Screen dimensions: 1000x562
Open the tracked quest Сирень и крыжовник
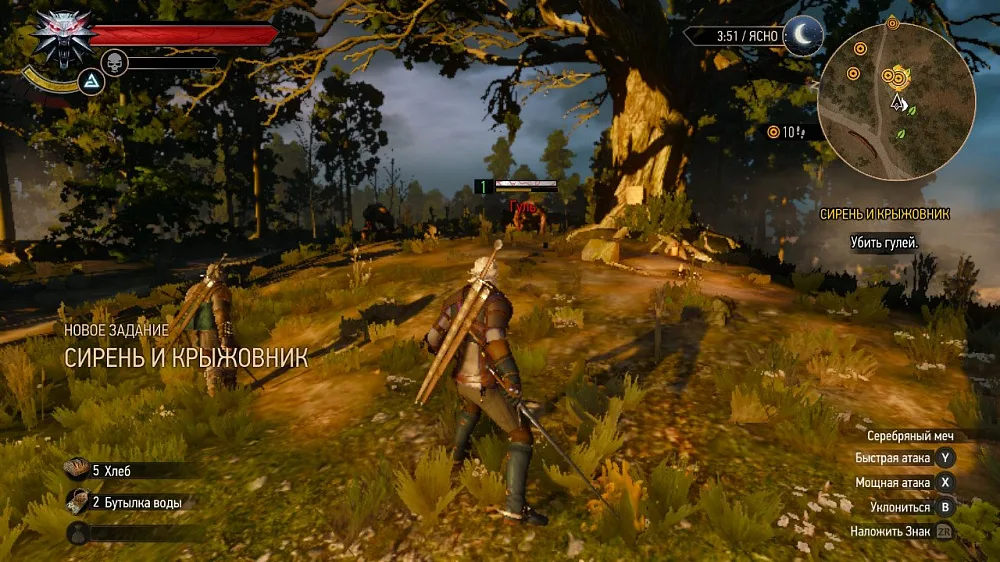884,214
